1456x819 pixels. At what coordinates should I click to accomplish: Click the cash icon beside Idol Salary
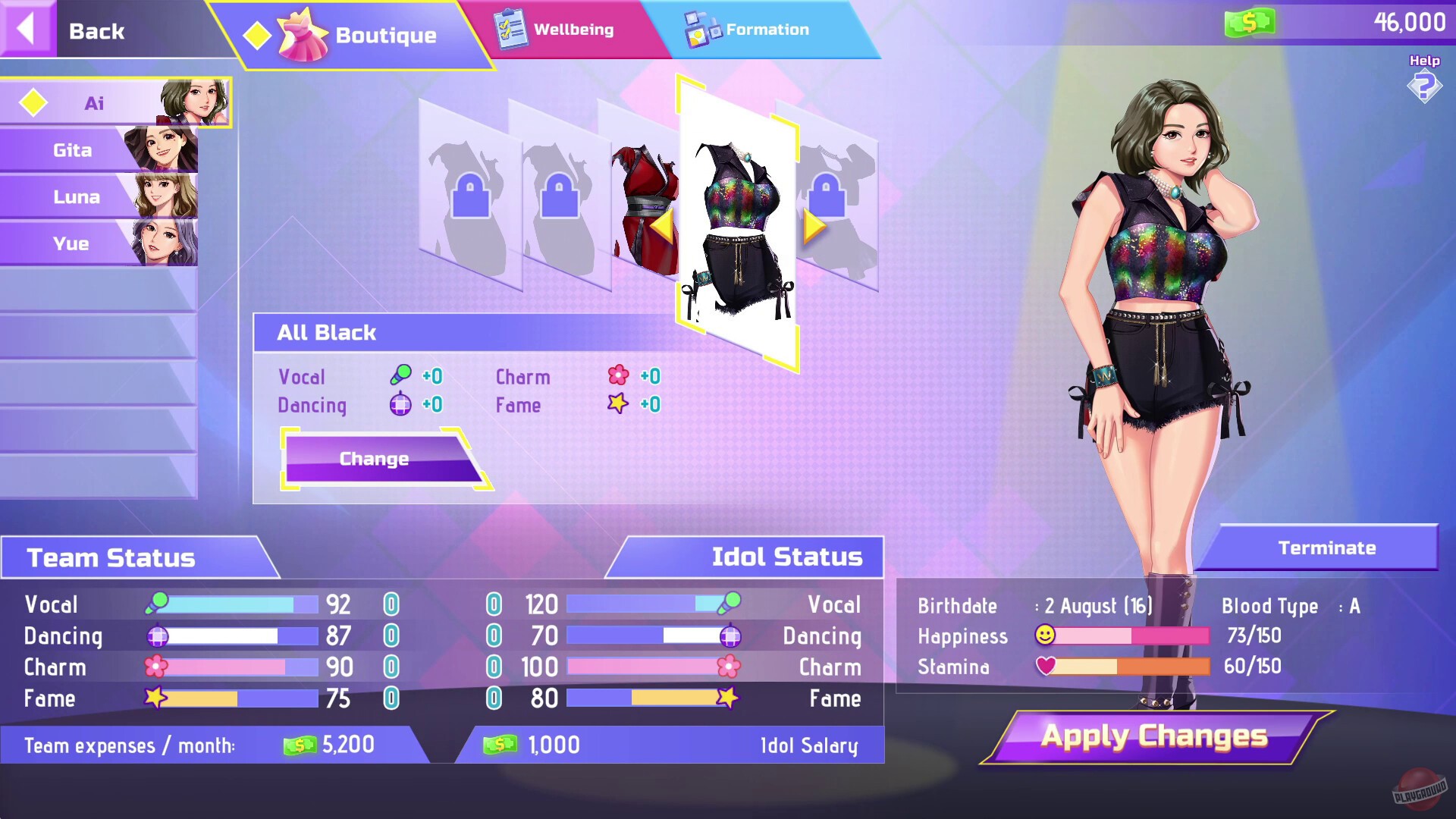pyautogui.click(x=500, y=745)
